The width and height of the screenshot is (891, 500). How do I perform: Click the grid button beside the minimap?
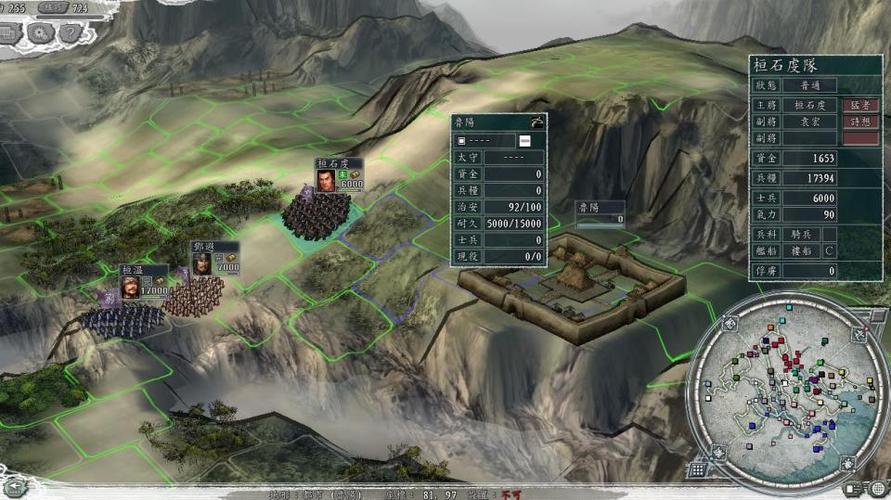(x=698, y=470)
